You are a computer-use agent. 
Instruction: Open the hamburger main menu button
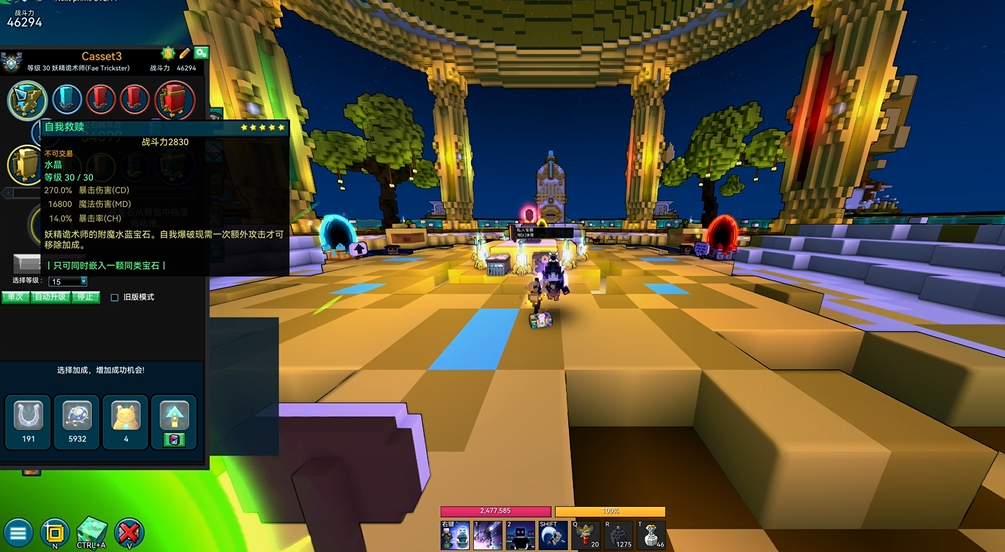[18, 531]
